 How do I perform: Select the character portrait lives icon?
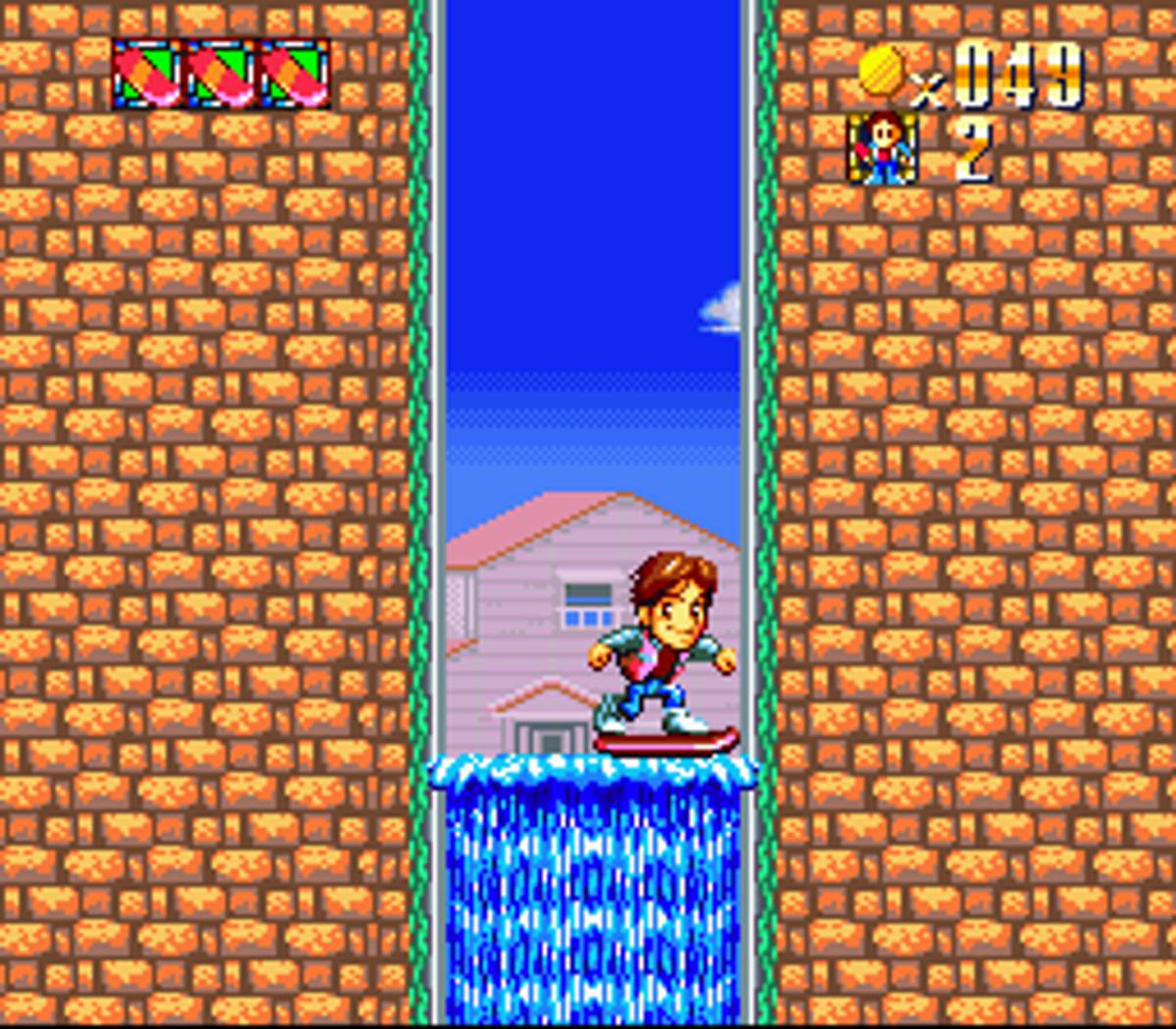882,148
